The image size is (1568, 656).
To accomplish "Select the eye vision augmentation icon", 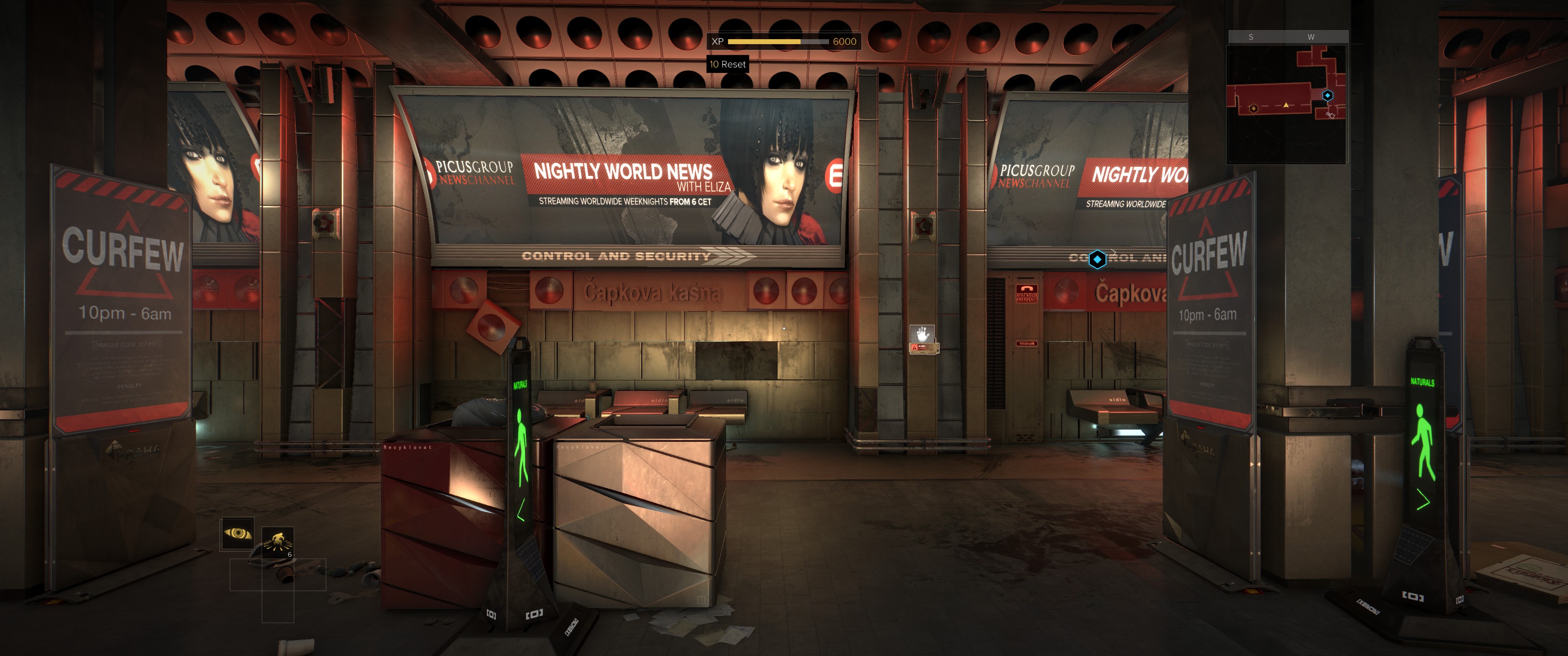I will coord(237,533).
